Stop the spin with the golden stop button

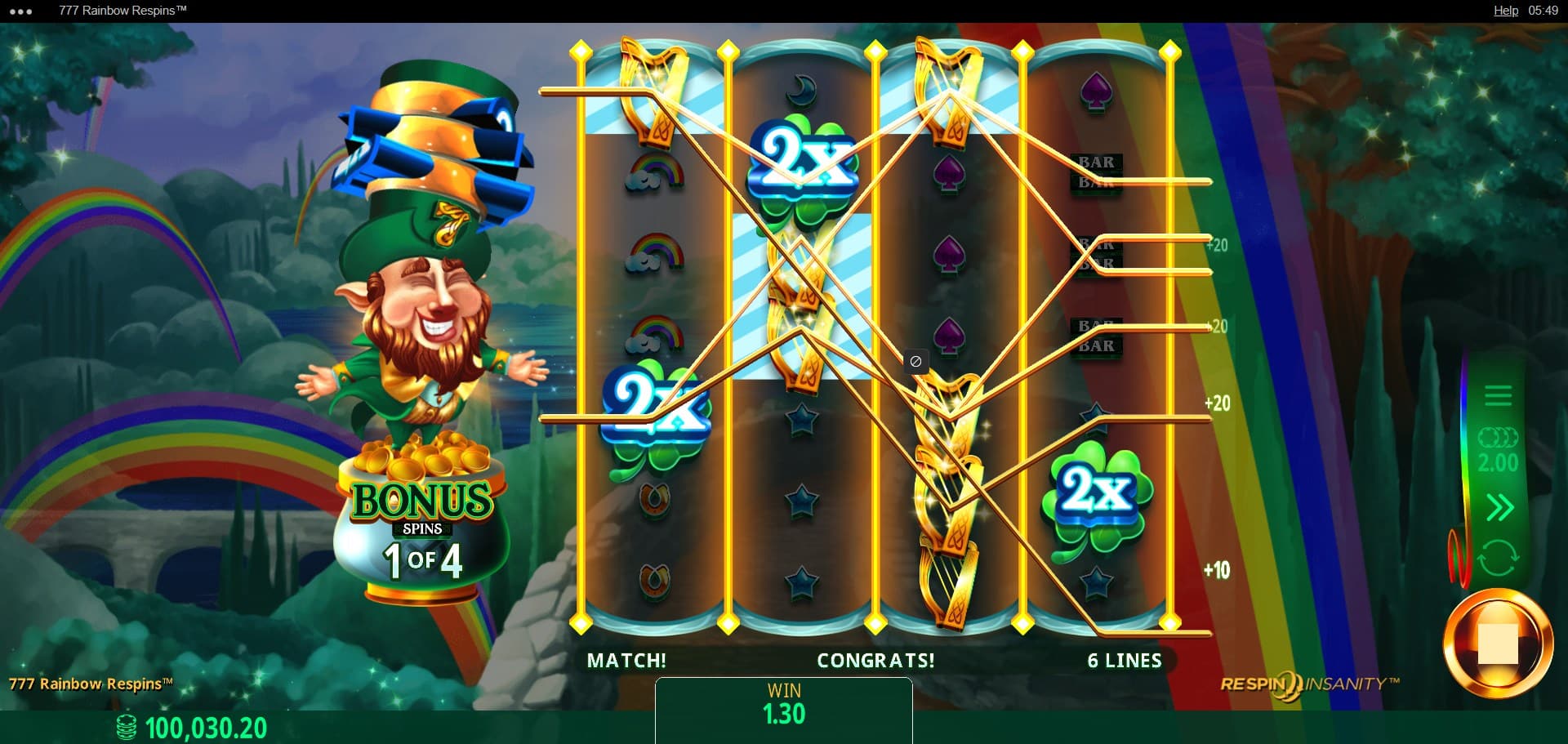pyautogui.click(x=1497, y=644)
